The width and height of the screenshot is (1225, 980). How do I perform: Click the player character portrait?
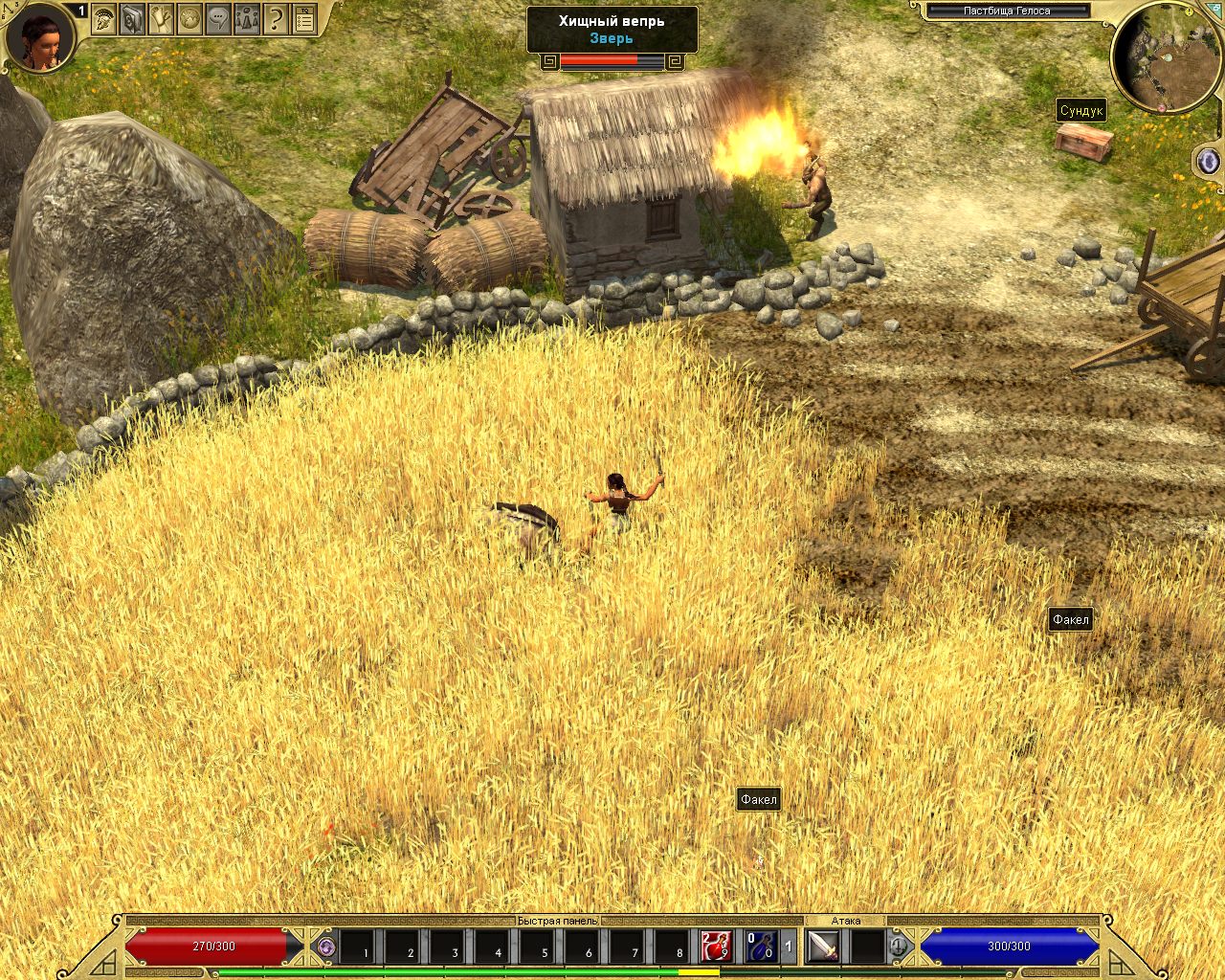[41, 37]
